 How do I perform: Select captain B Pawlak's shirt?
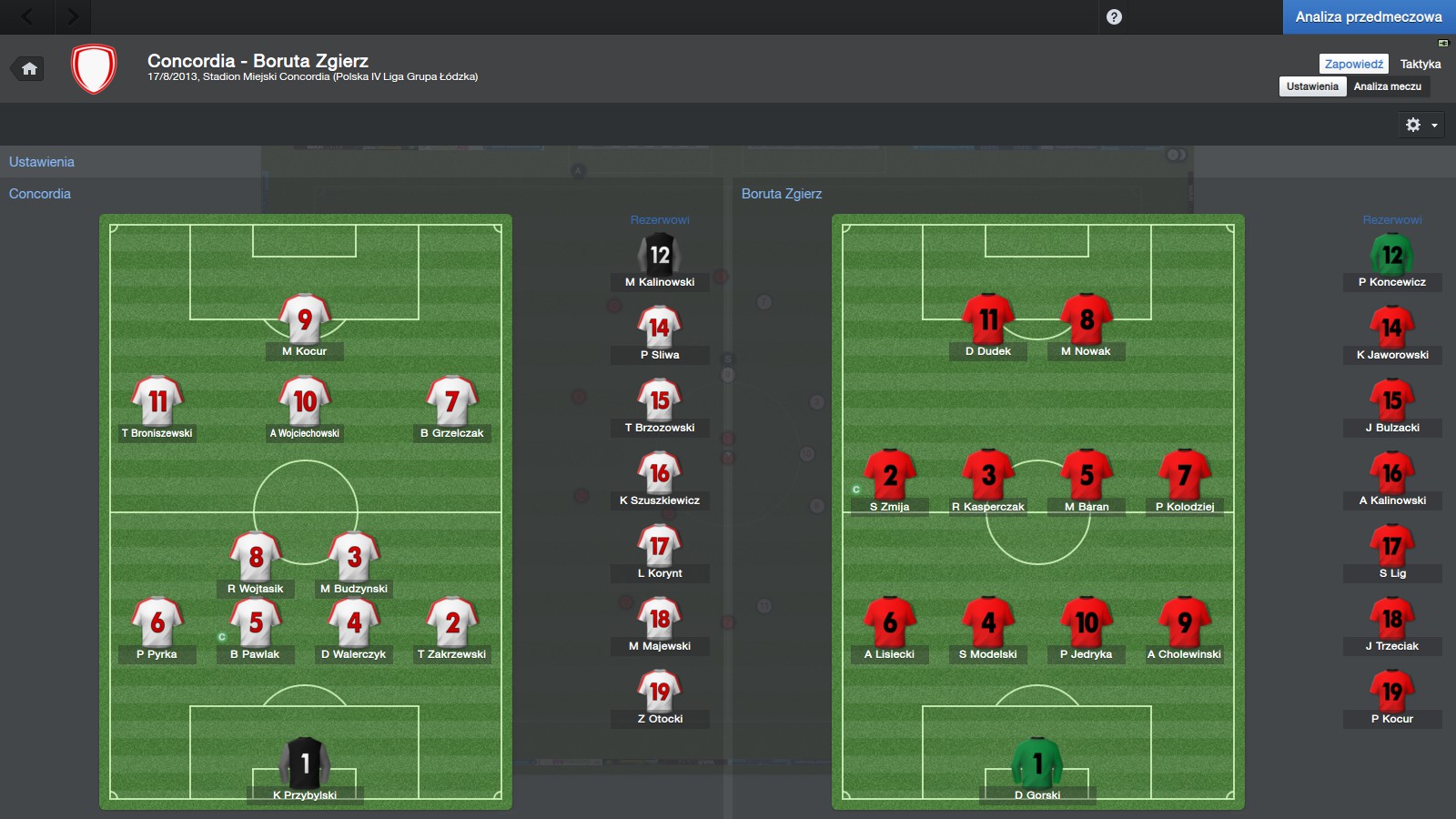pos(256,623)
